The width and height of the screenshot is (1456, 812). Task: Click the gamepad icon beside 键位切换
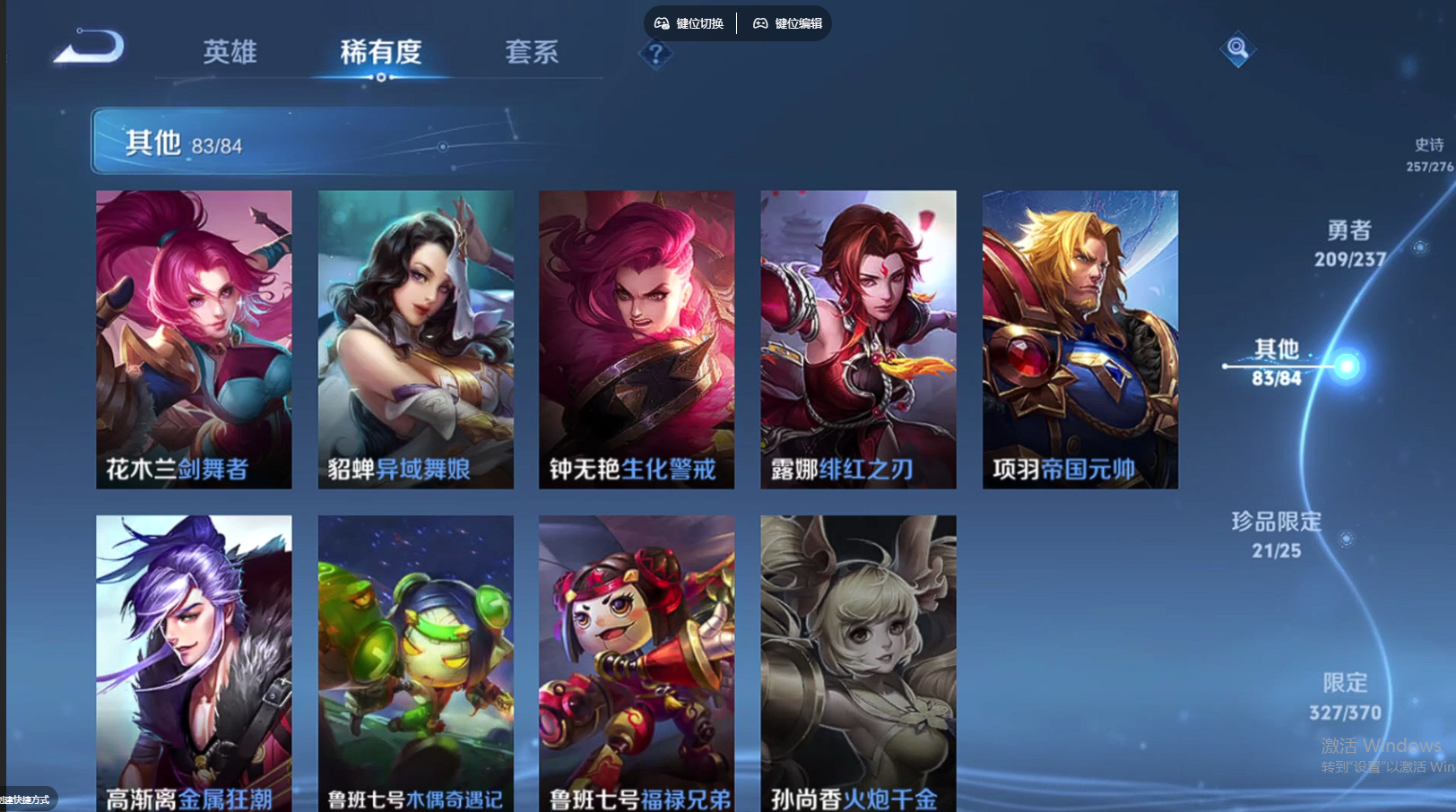662,24
